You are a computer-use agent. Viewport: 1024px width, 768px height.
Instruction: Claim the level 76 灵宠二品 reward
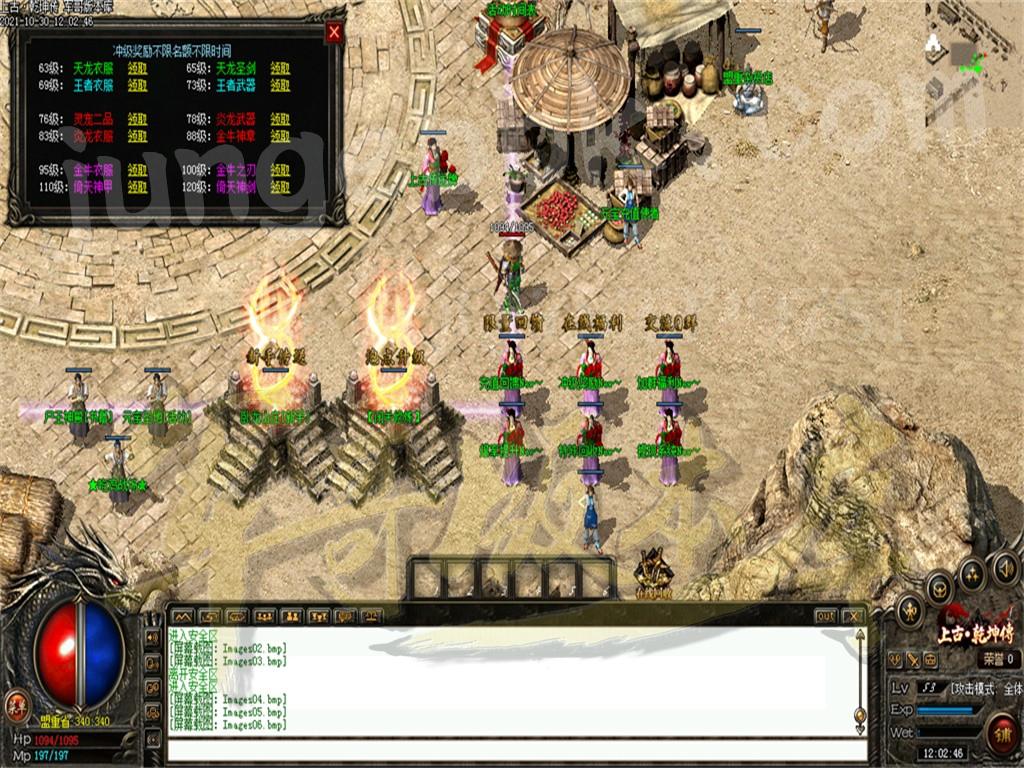click(138, 119)
